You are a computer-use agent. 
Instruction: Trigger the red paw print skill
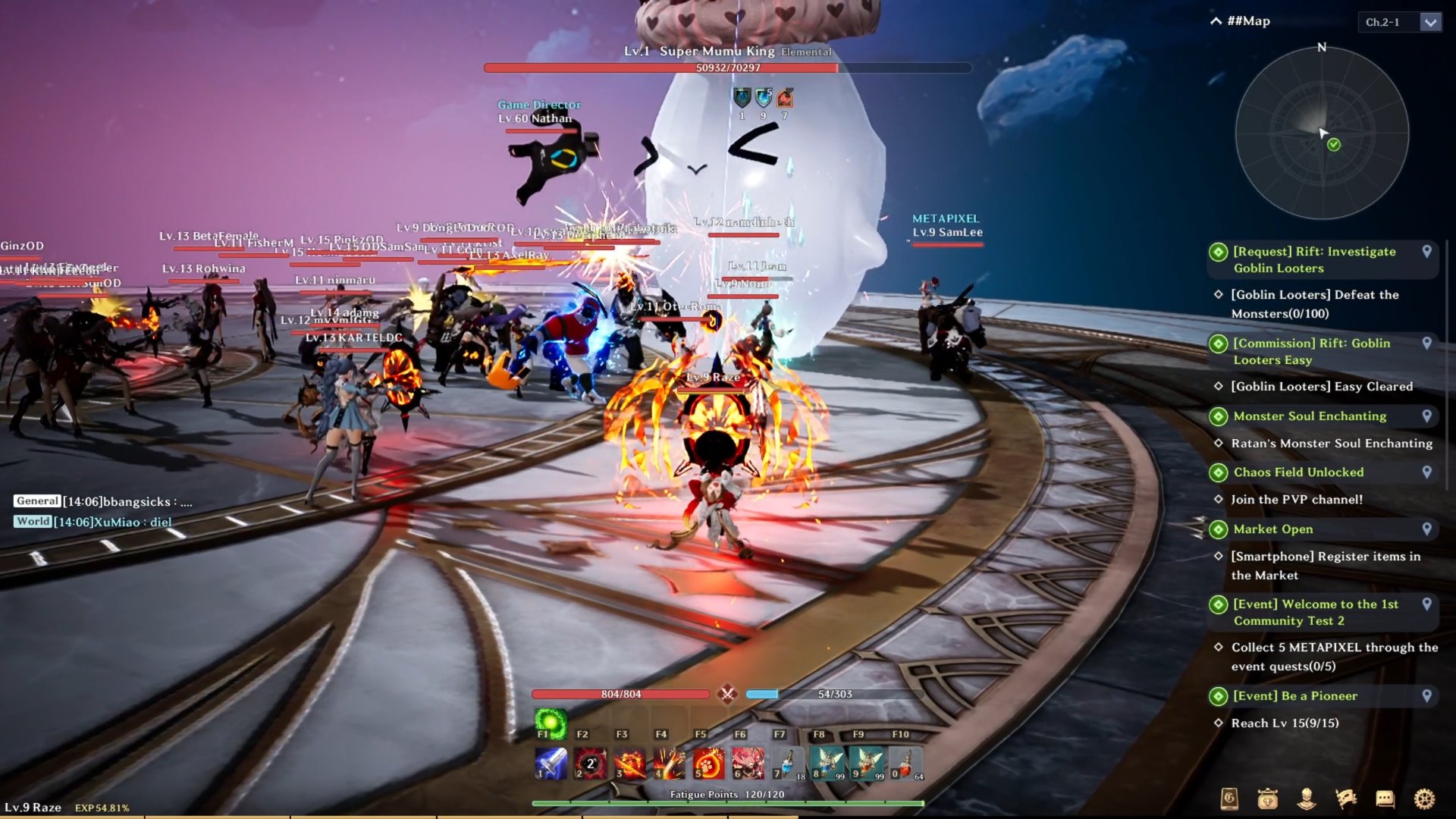coord(708,763)
